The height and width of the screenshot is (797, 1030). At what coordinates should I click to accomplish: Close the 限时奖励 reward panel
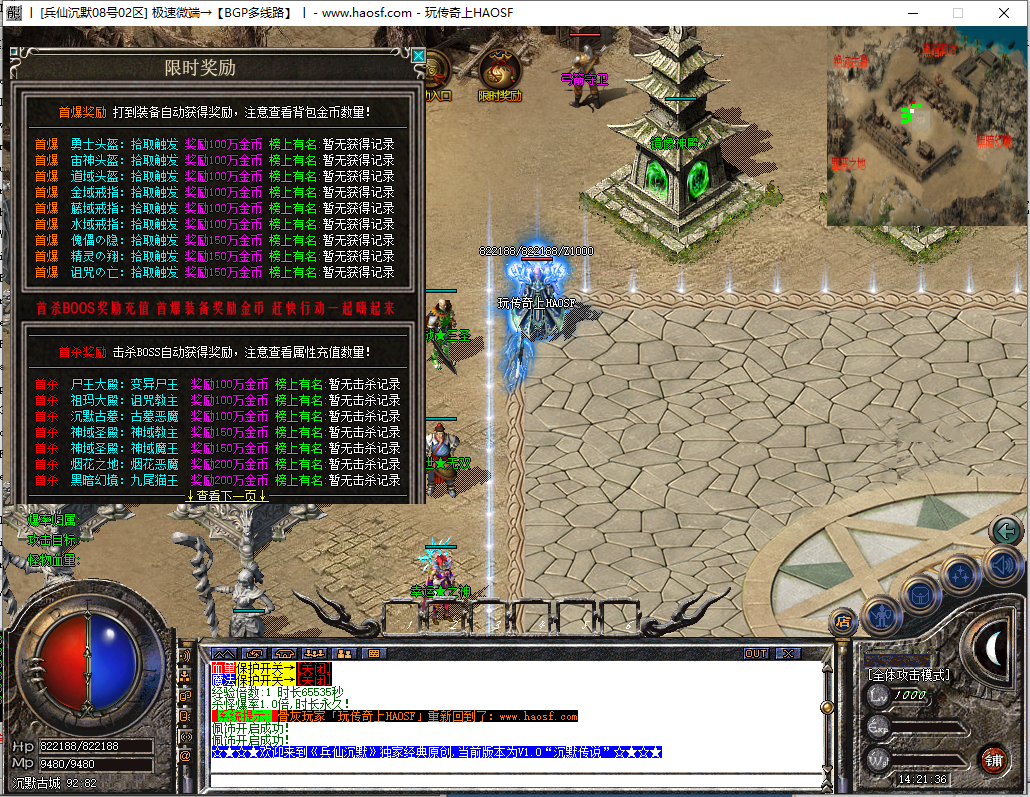[418, 56]
